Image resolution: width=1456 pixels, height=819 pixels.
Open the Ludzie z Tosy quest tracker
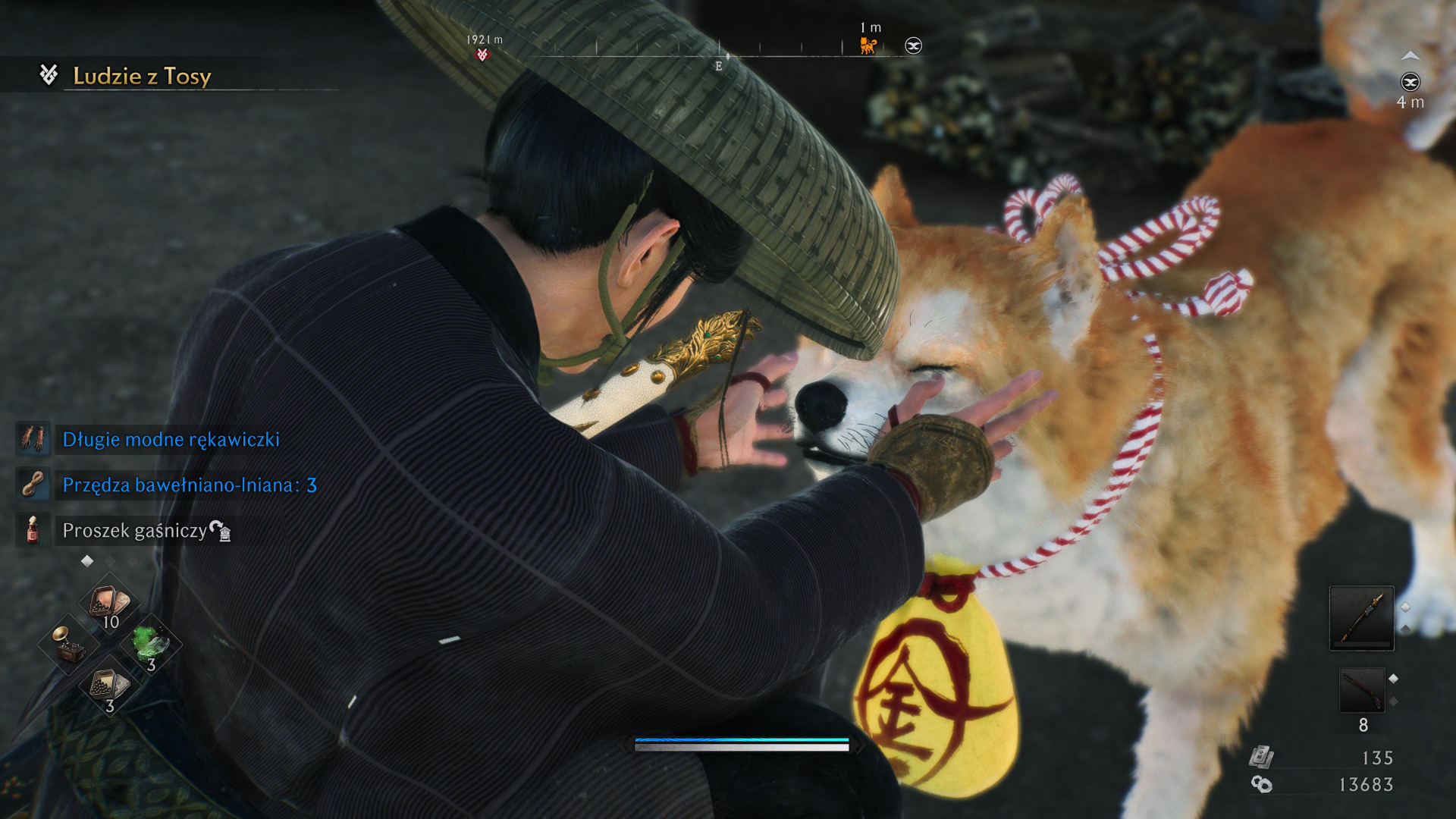(142, 76)
